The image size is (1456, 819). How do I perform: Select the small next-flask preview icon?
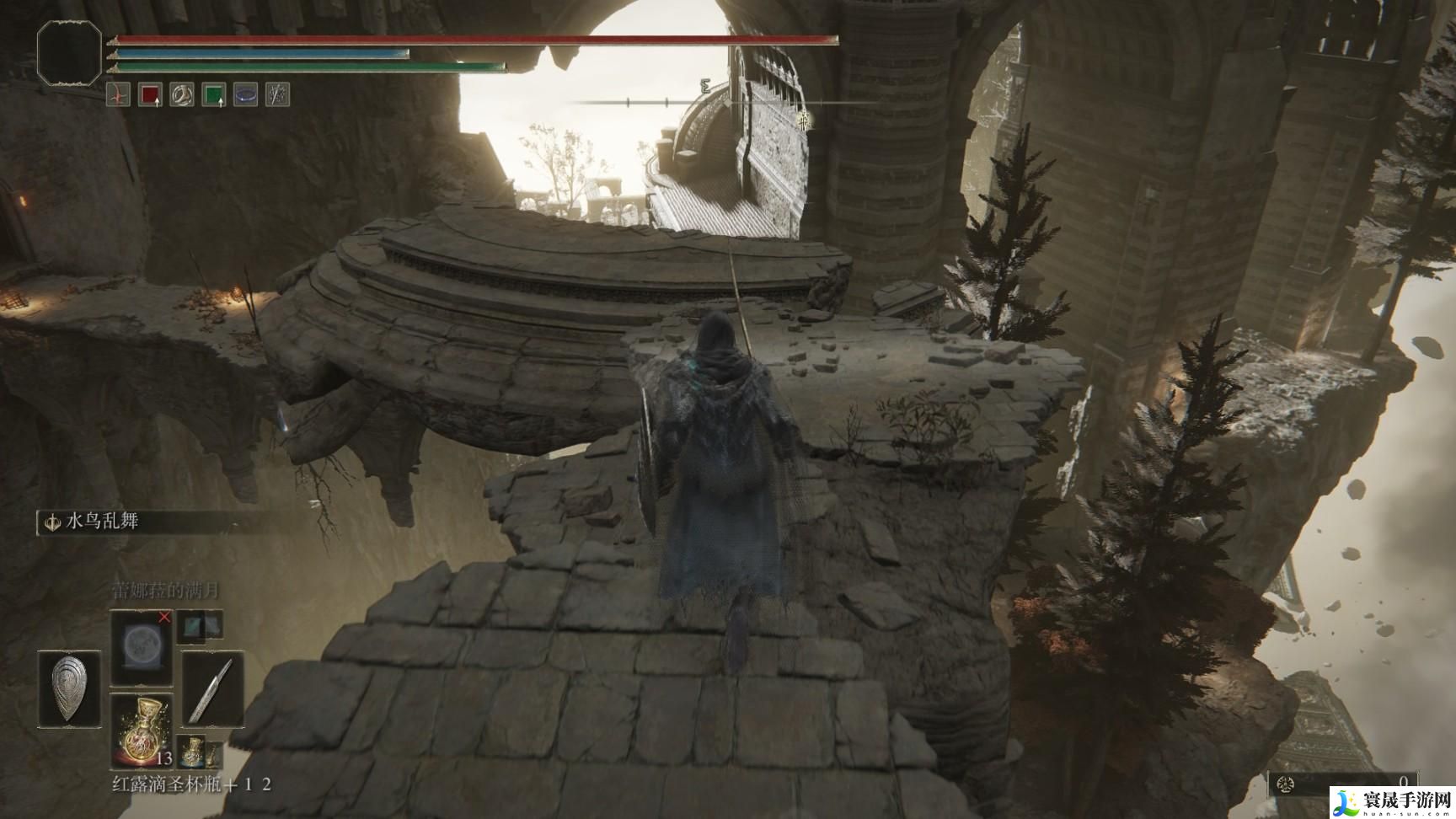193,748
